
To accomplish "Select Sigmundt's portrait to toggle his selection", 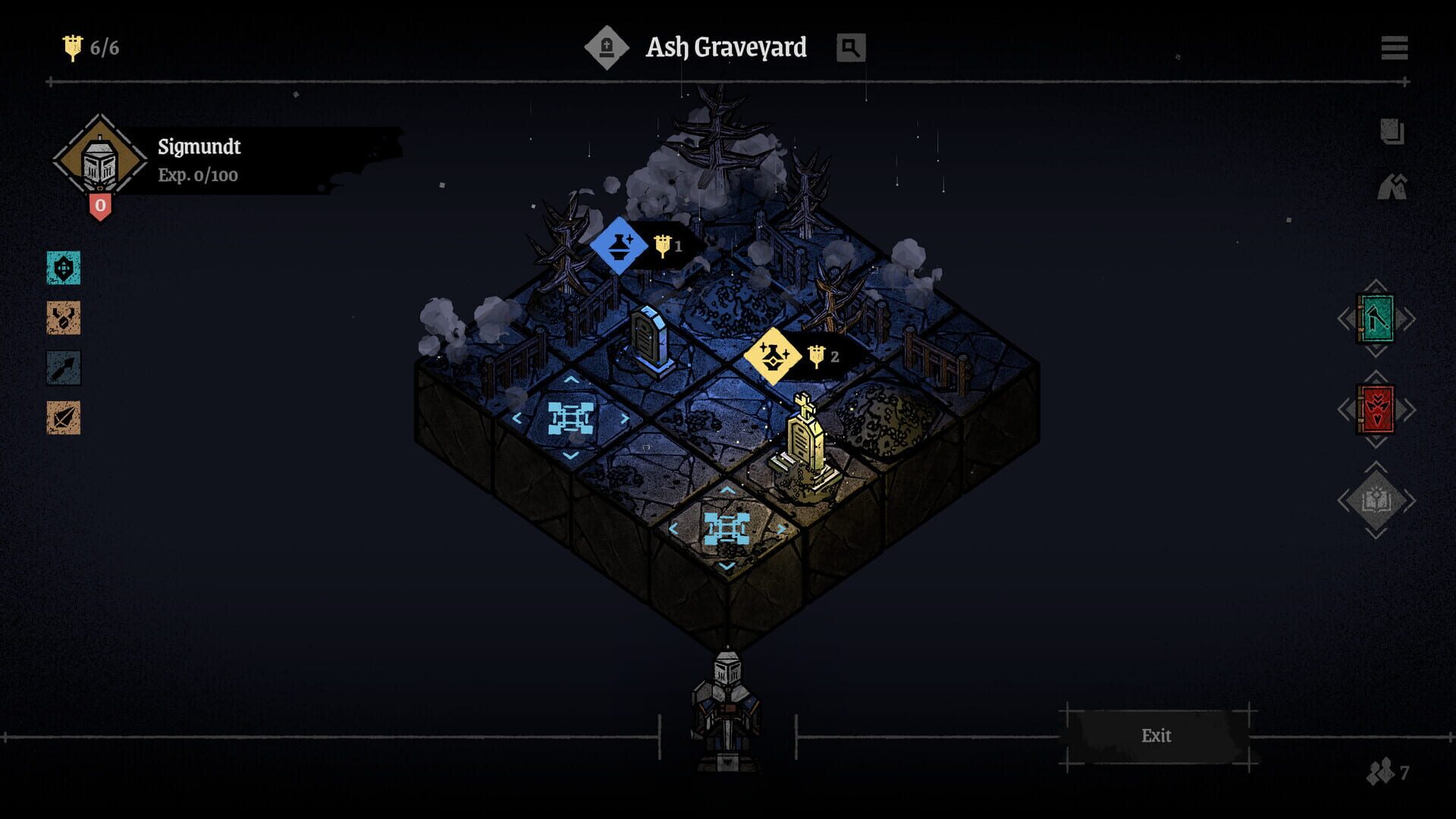I will pyautogui.click(x=99, y=161).
